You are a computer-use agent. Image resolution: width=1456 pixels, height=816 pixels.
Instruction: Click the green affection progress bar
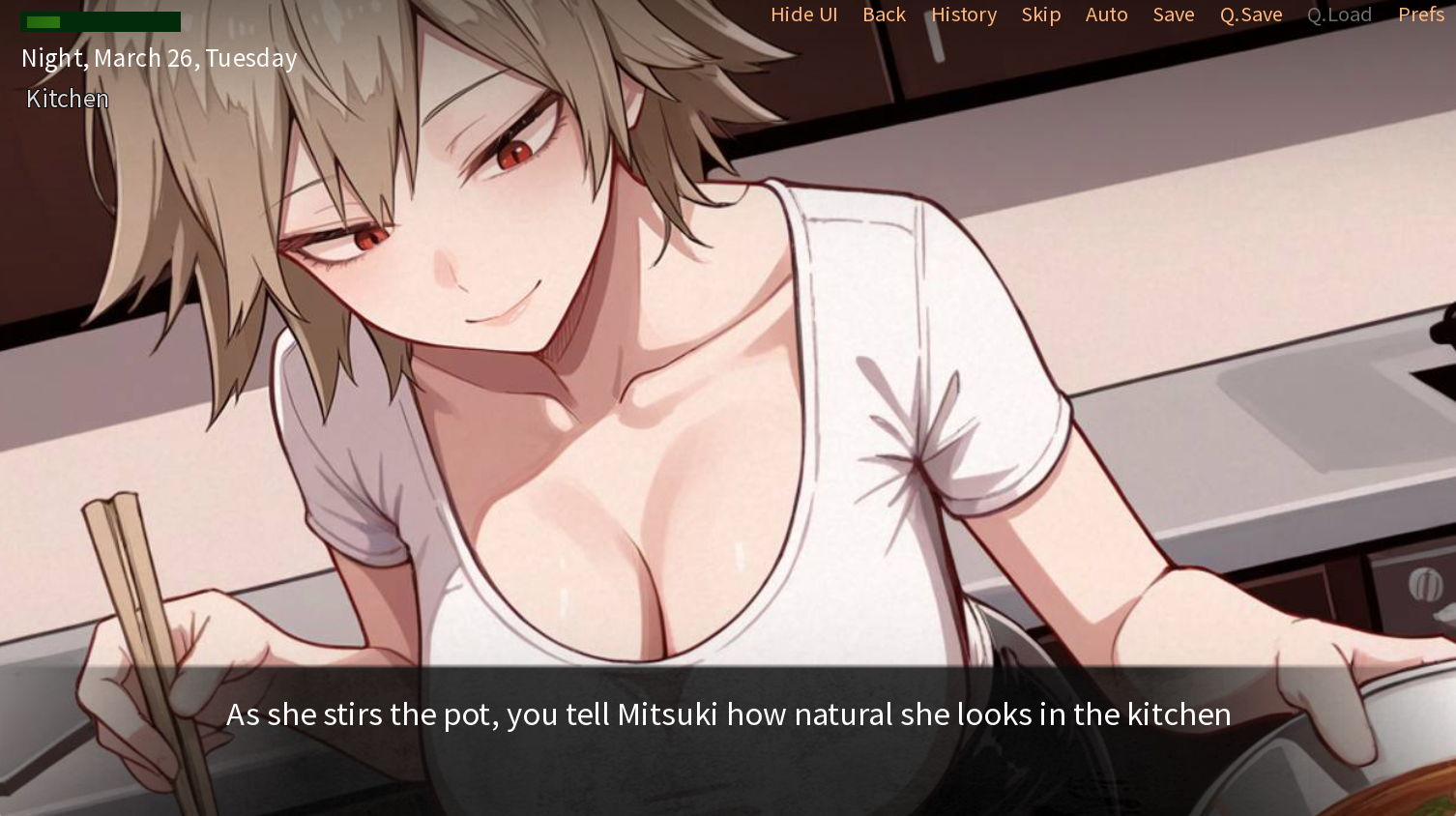pyautogui.click(x=101, y=20)
